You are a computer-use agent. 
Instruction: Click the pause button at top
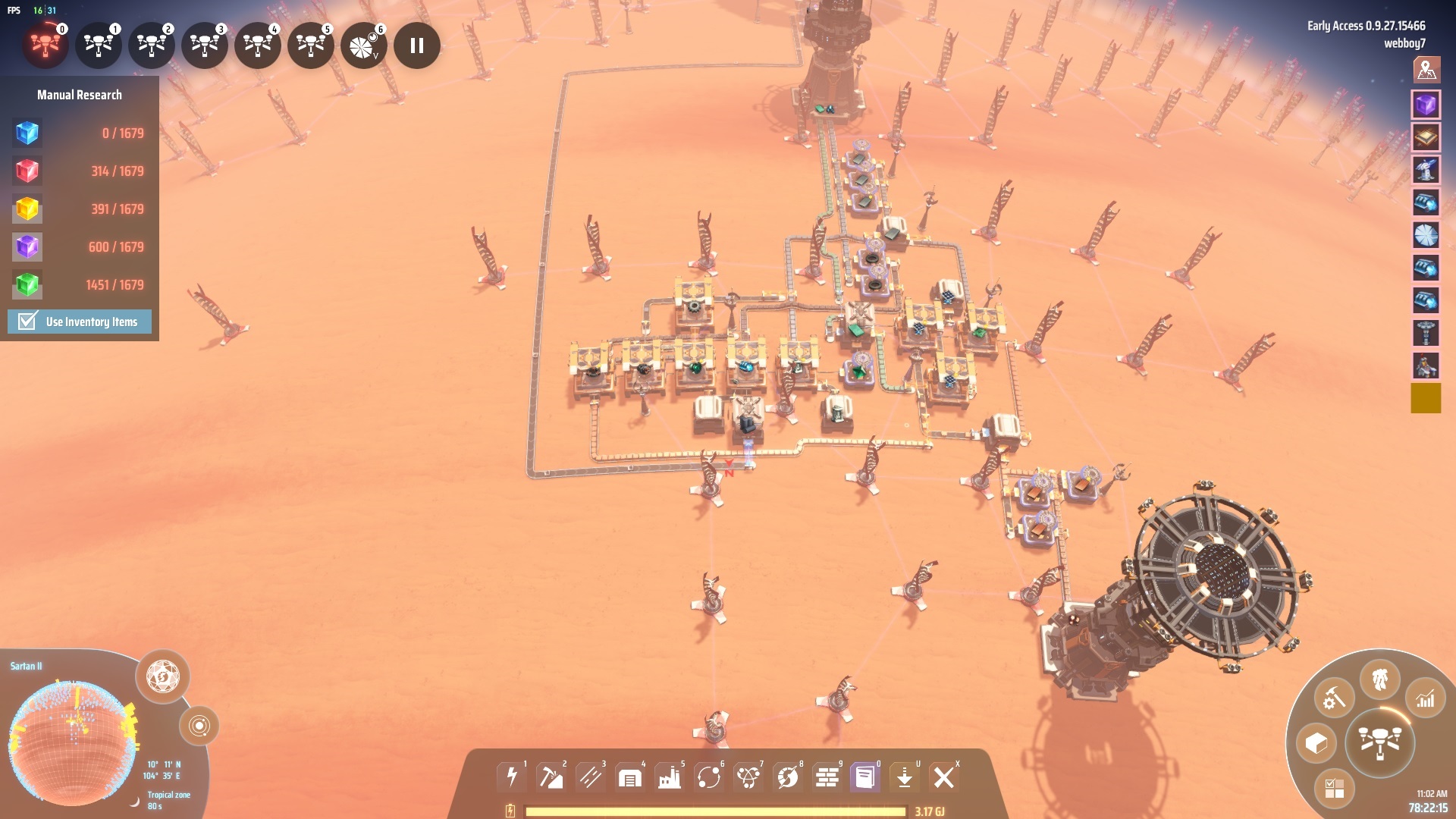[416, 46]
